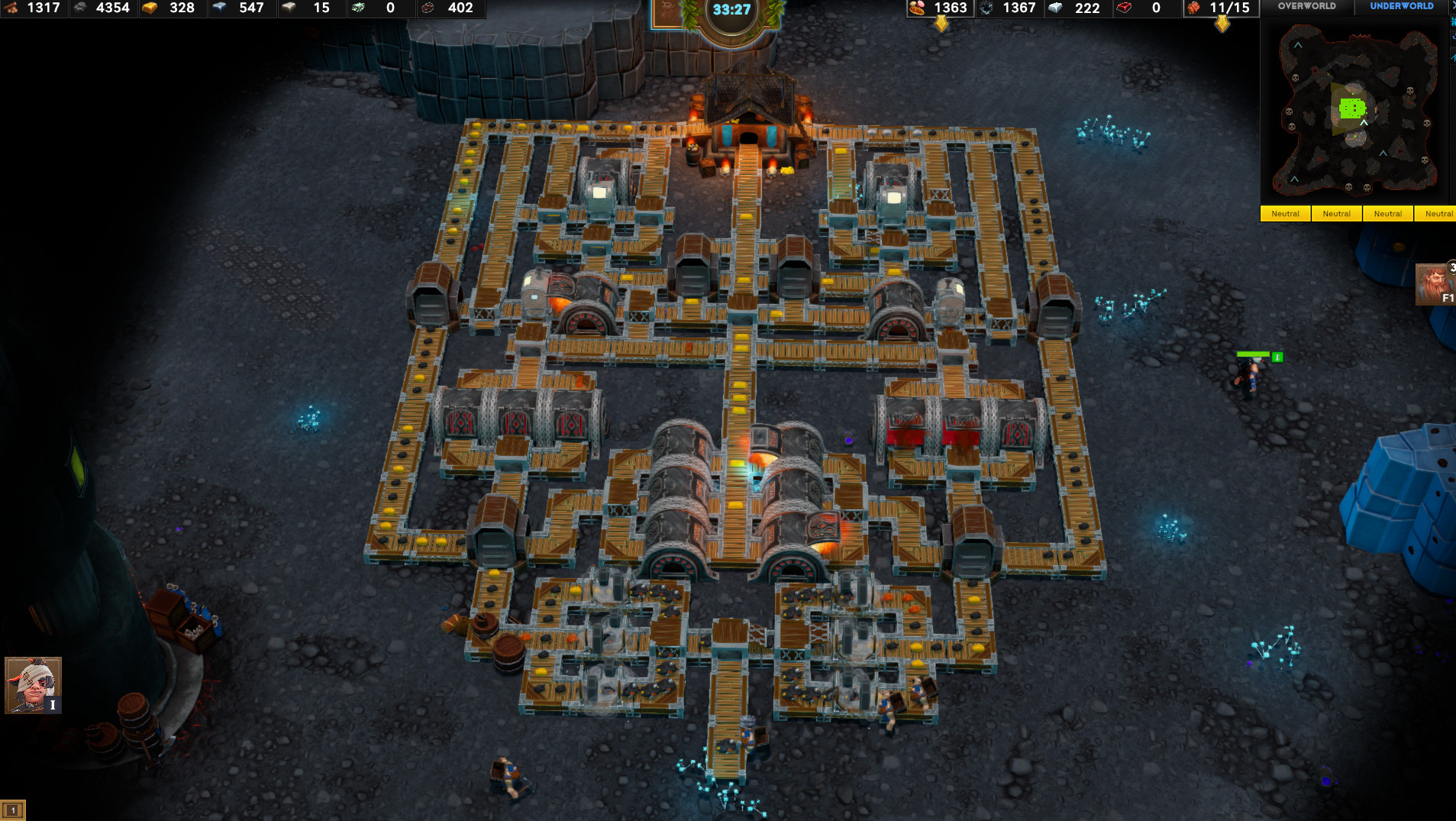The width and height of the screenshot is (1456, 821).
Task: Open the green gem resource counter
Action: point(357,8)
